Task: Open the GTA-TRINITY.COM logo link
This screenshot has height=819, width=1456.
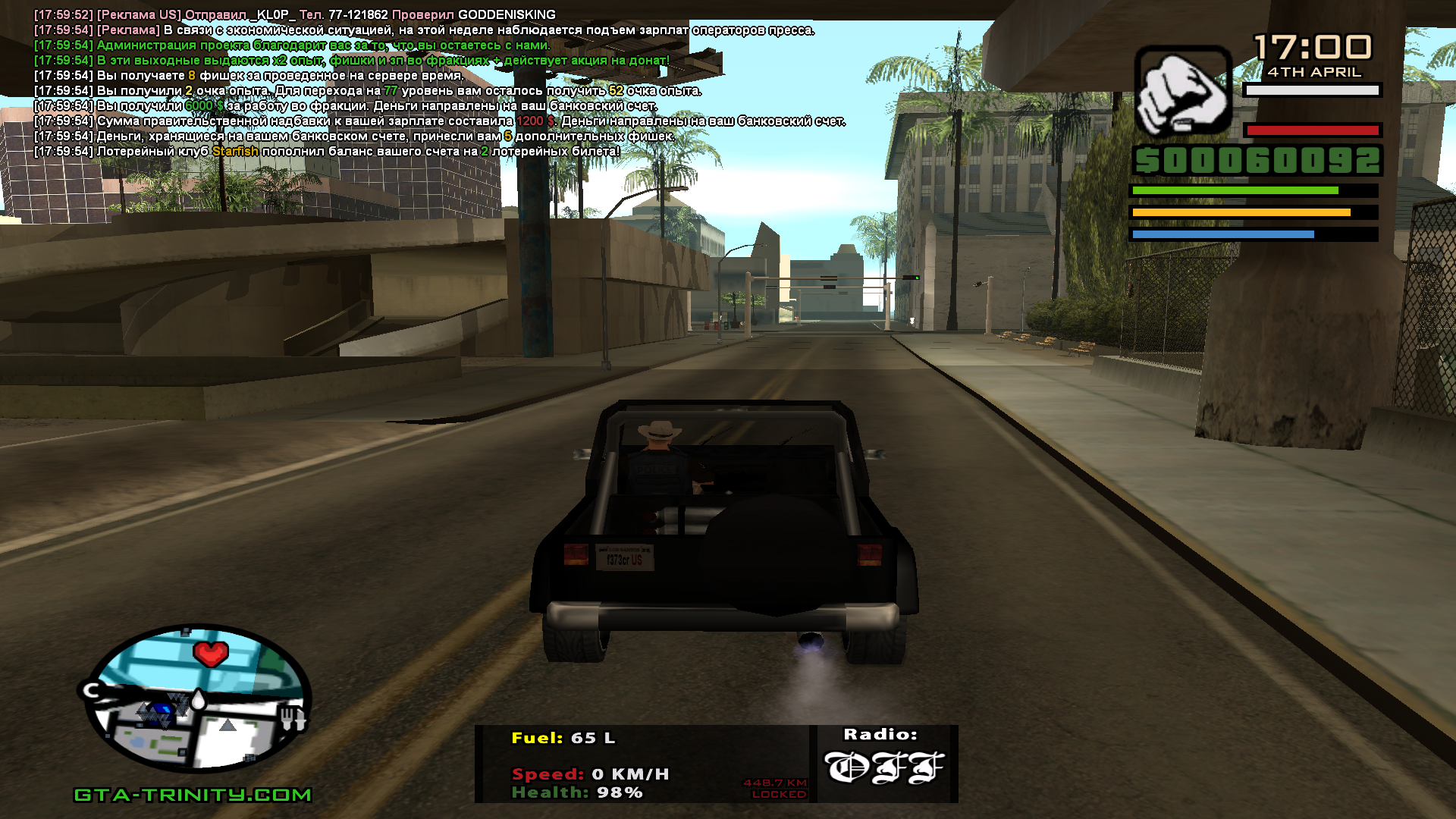Action: click(x=193, y=795)
